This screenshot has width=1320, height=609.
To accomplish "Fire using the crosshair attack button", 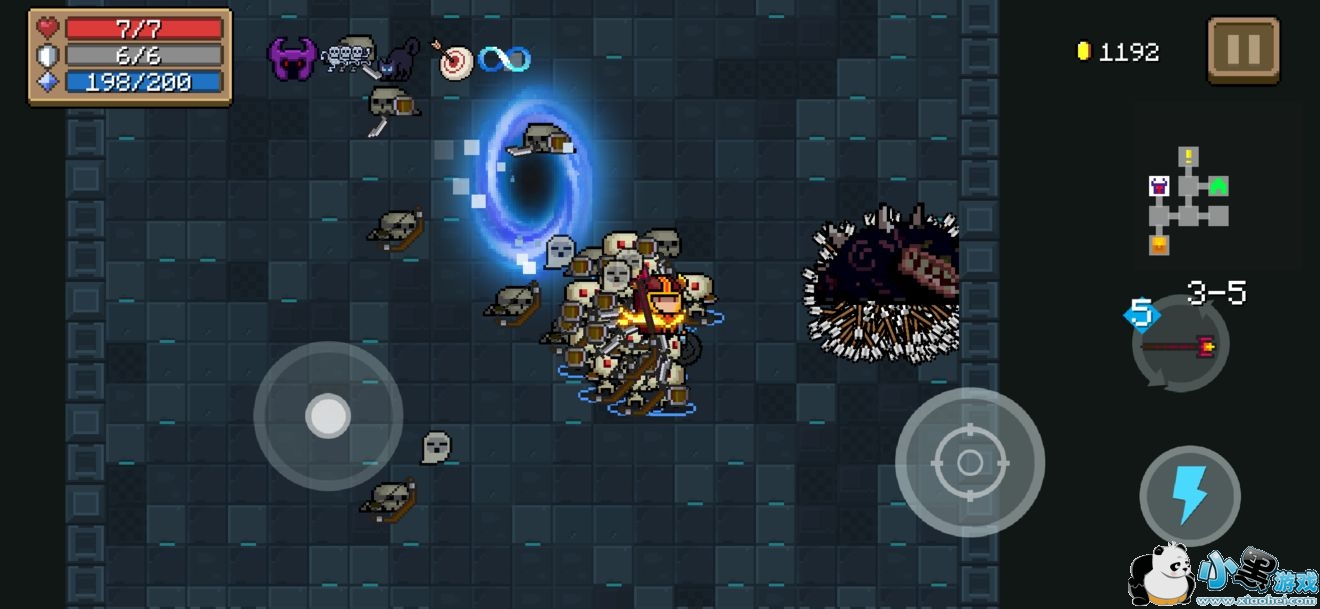I will 969,462.
